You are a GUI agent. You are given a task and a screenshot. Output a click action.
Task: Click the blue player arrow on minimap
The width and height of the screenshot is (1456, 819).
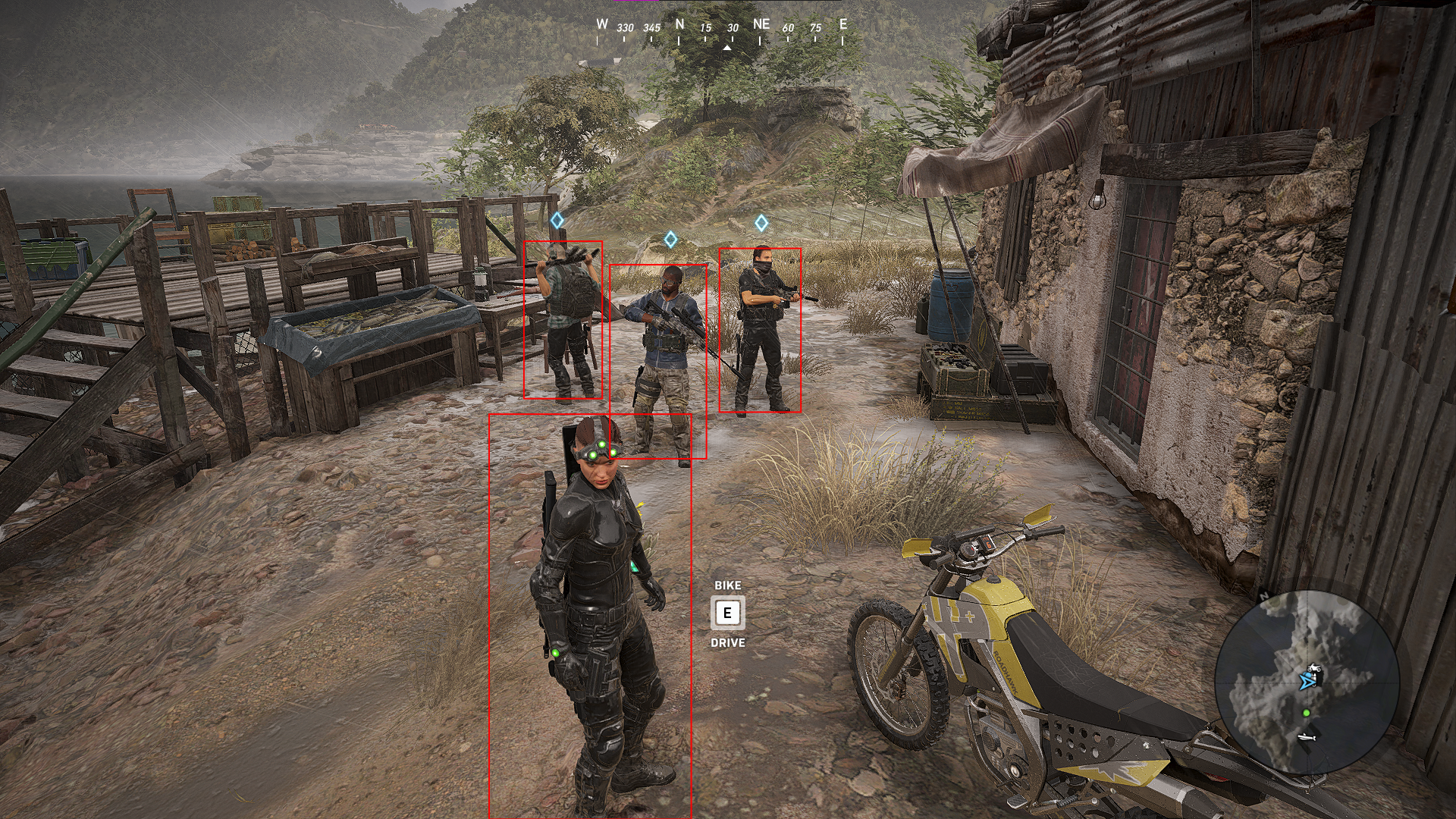pyautogui.click(x=1306, y=682)
